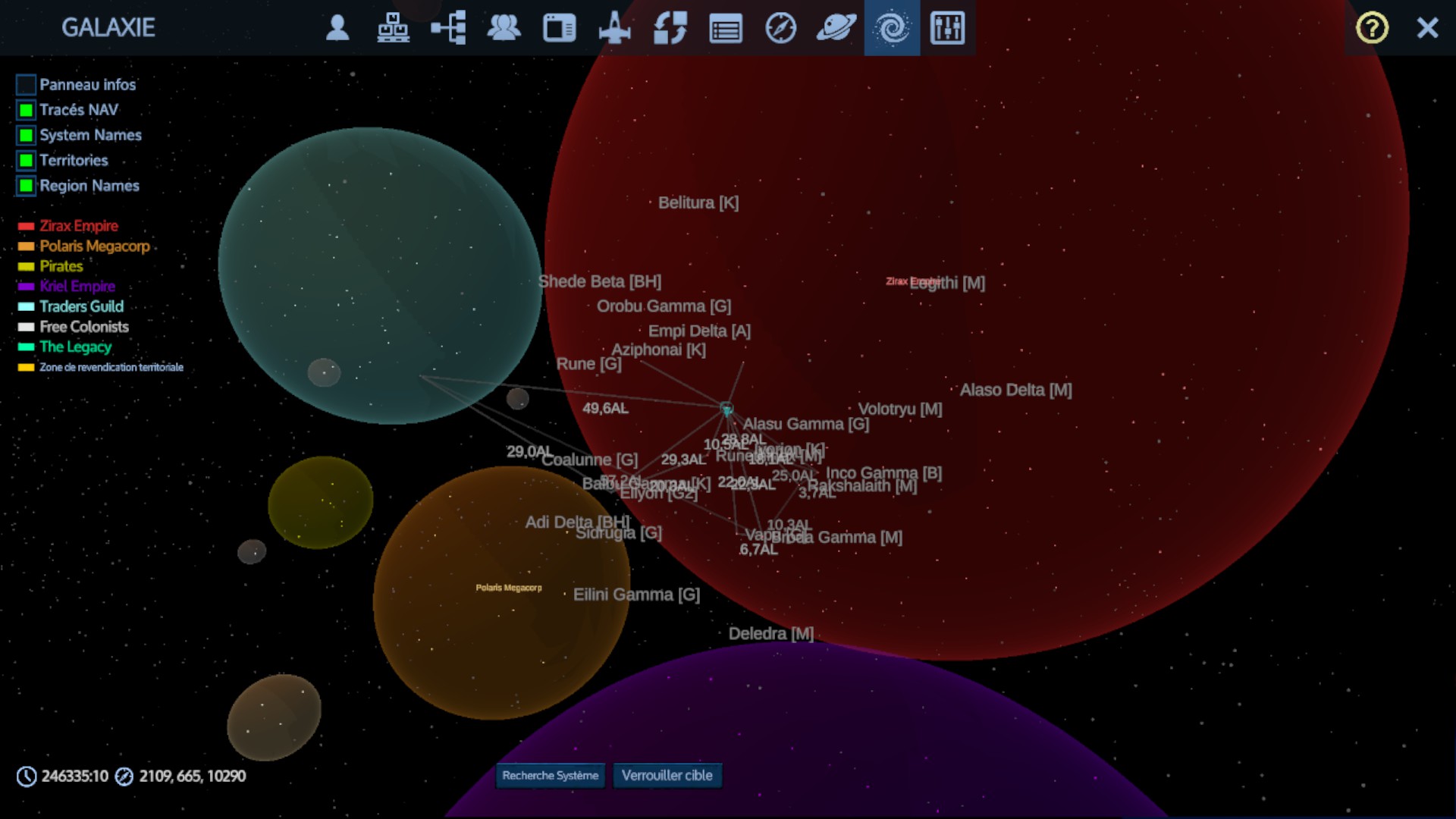Open the factory/inventory crates screen
The image size is (1456, 819).
(394, 28)
